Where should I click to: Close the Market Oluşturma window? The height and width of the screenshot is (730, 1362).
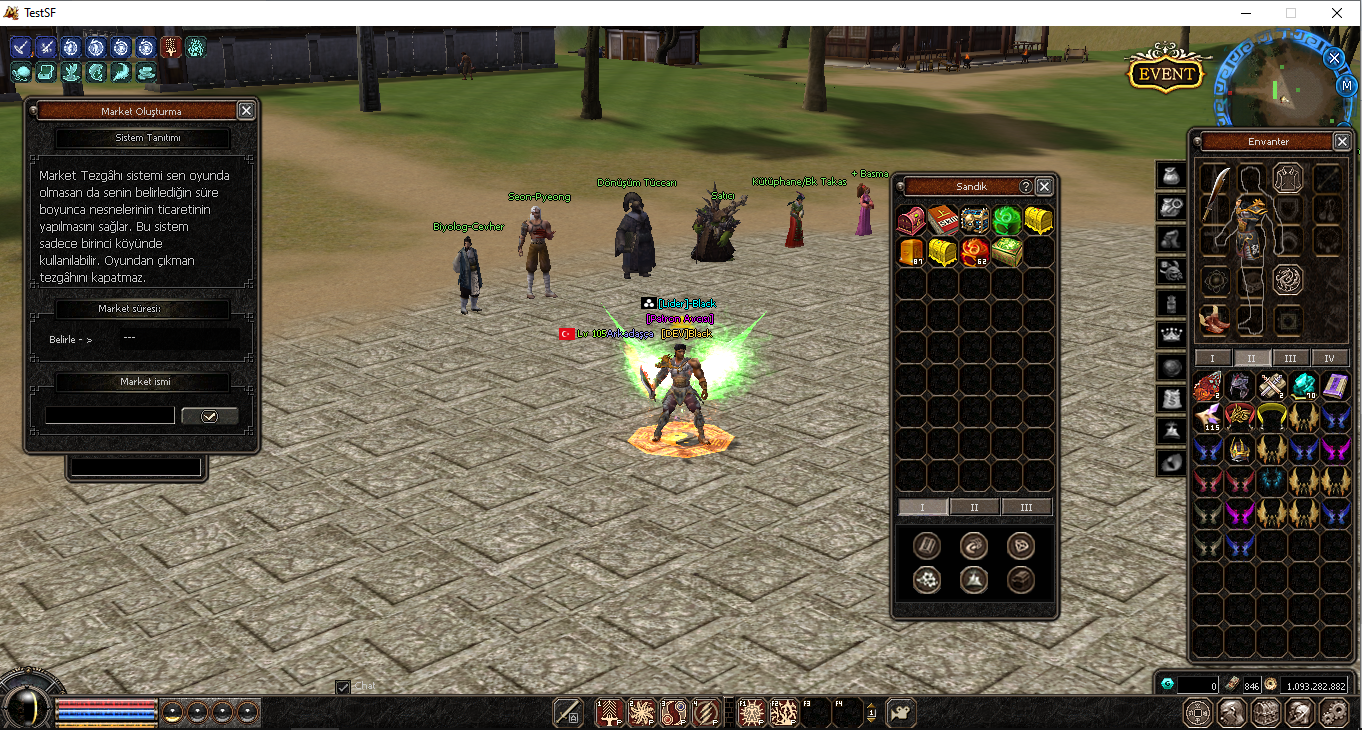[x=246, y=111]
